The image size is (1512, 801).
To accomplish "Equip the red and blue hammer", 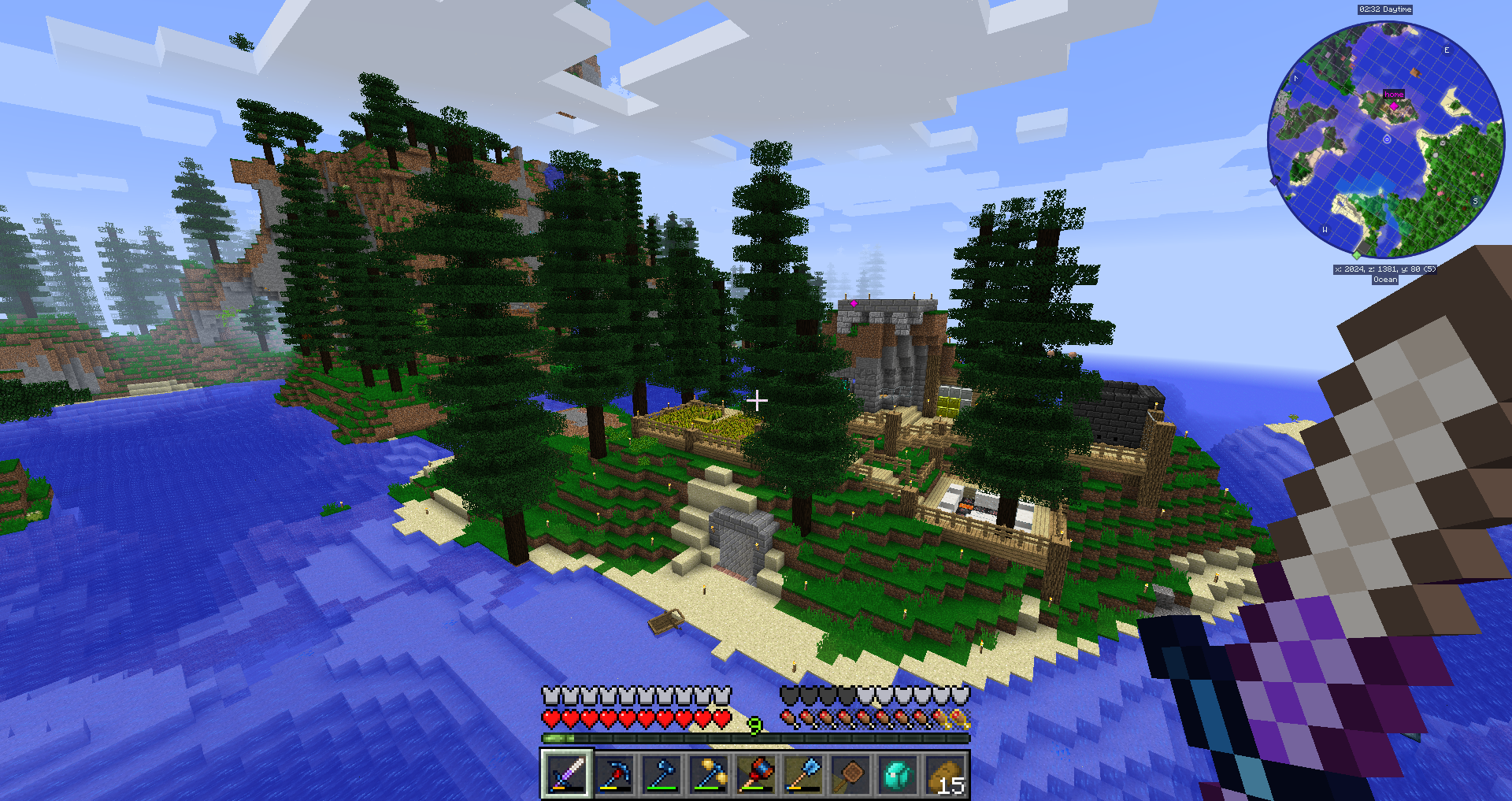I will [756, 773].
